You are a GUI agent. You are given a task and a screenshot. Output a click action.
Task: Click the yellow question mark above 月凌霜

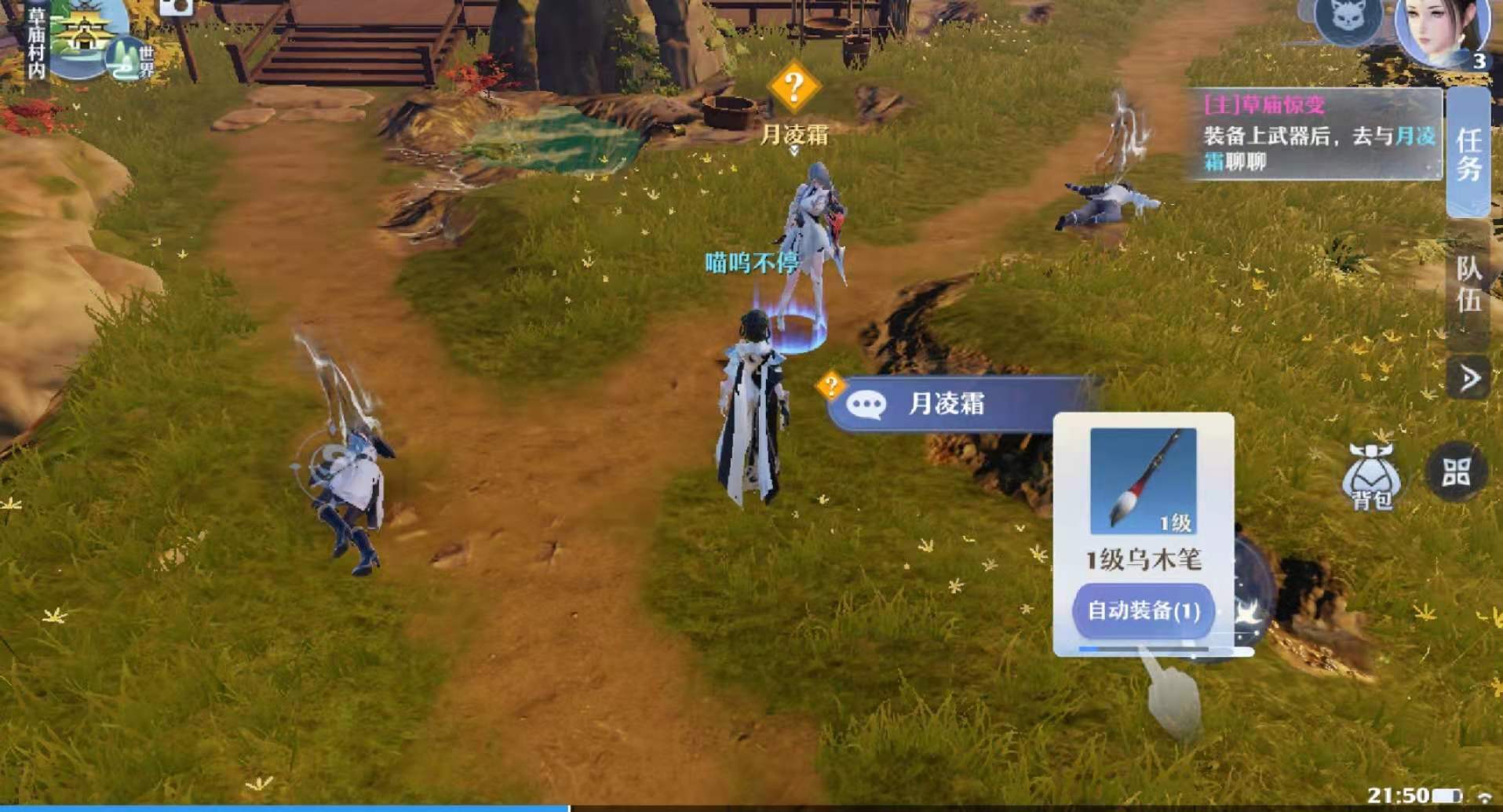[795, 86]
